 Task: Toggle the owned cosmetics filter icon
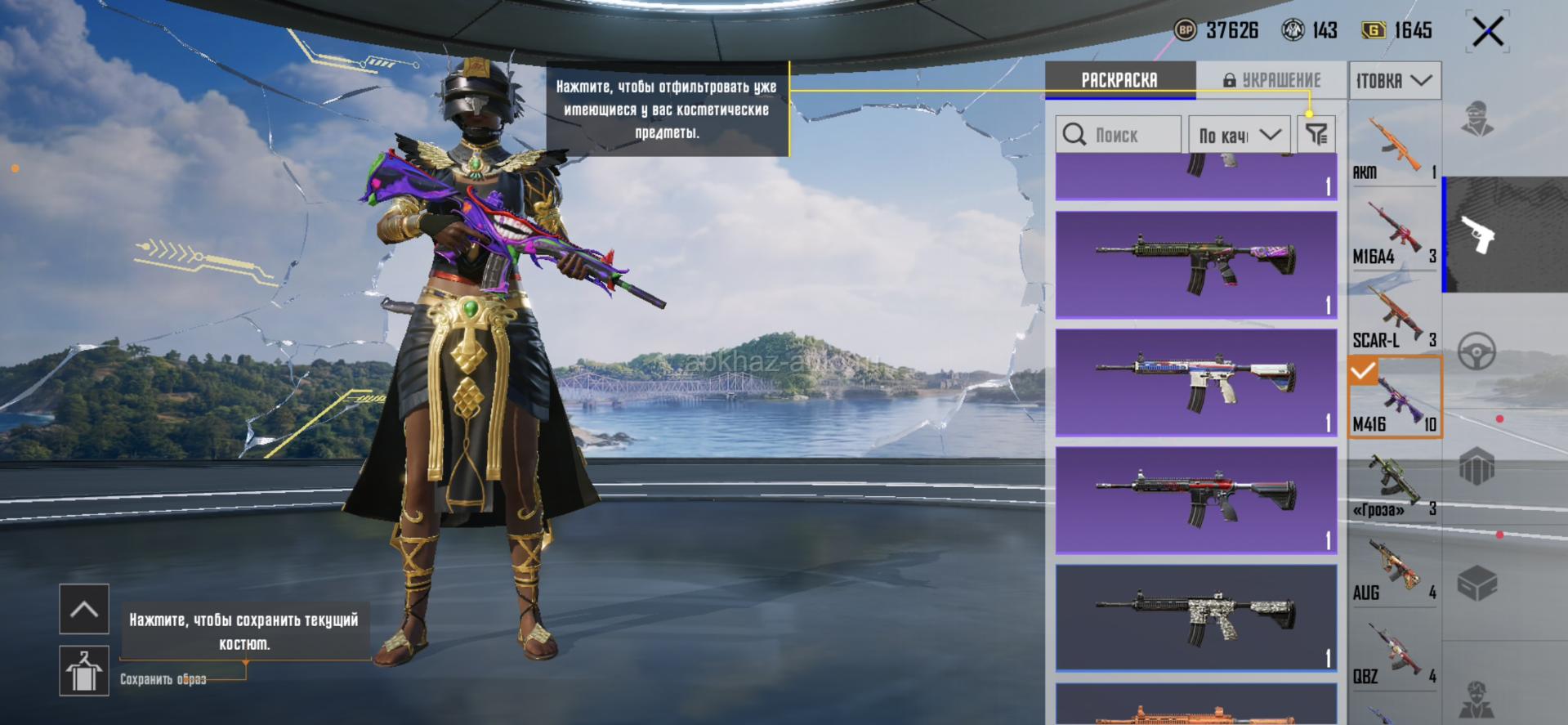(1316, 135)
